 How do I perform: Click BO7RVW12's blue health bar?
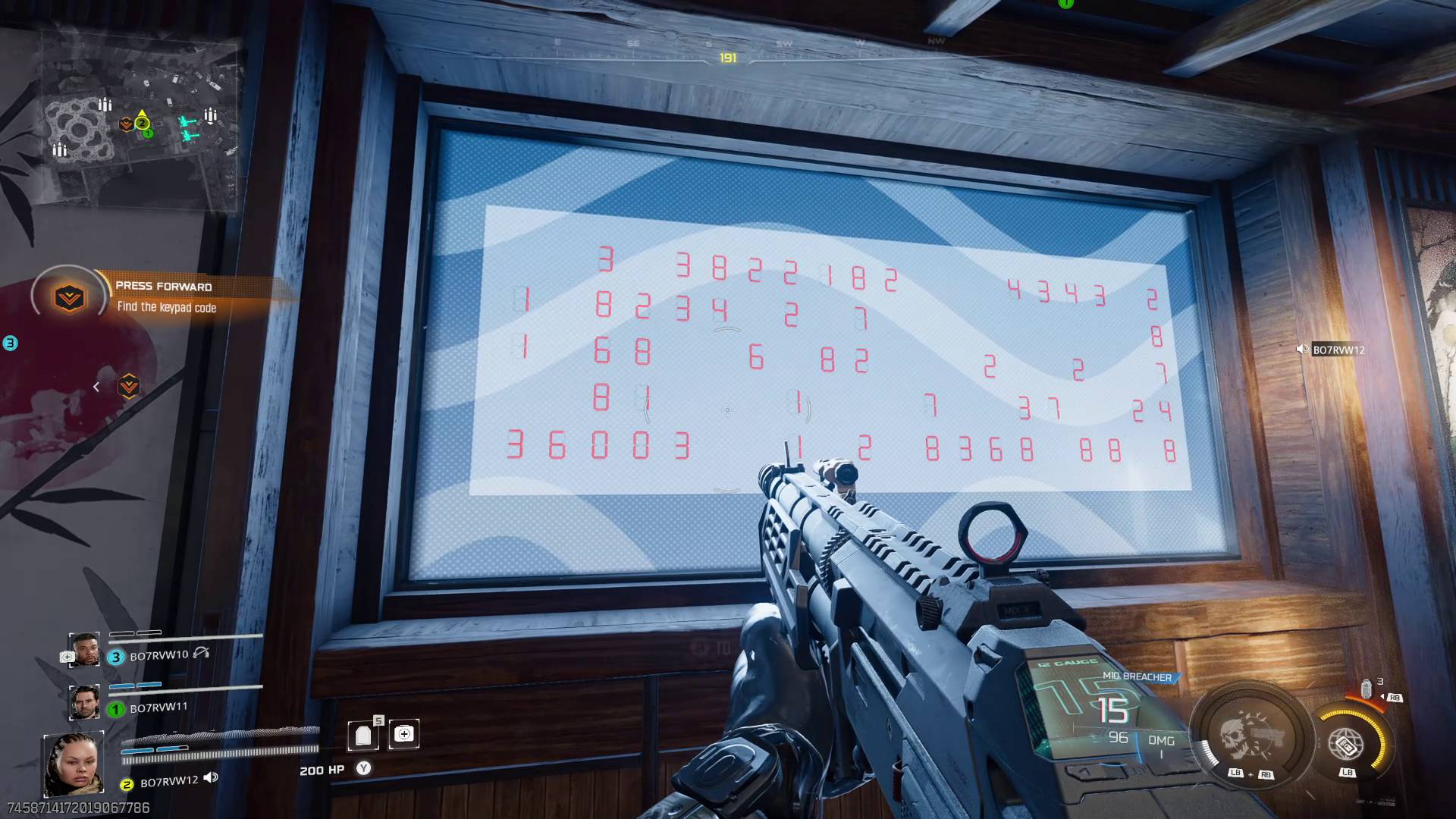point(154,750)
